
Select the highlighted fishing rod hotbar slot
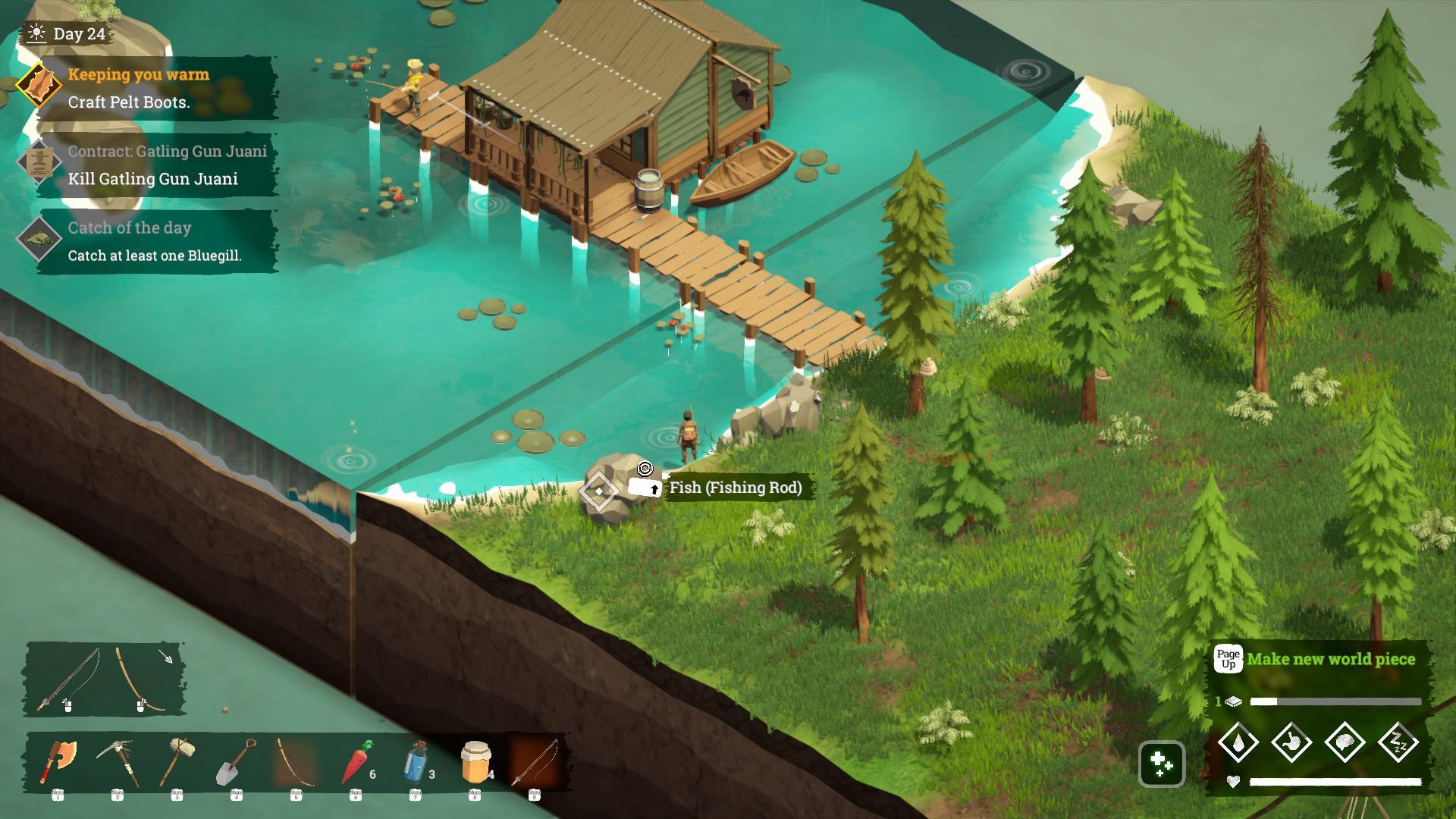tap(535, 761)
